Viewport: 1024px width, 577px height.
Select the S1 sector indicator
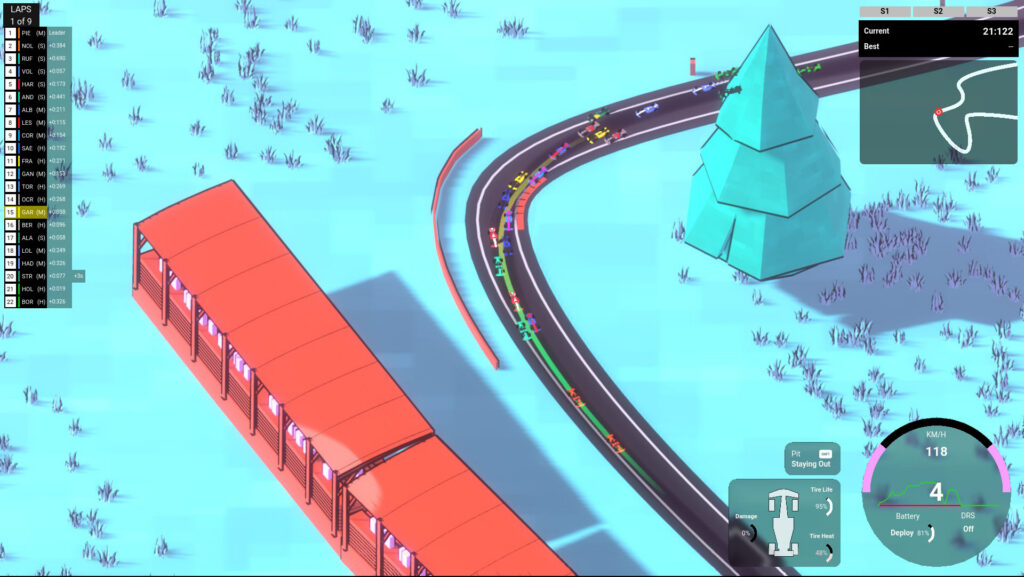click(x=884, y=11)
